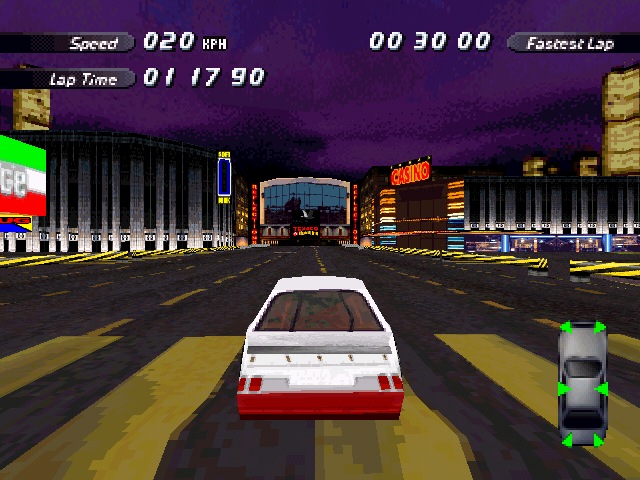Viewport: 640px width, 480px height.
Task: Click the car damage indicator icon
Action: click(x=581, y=384)
